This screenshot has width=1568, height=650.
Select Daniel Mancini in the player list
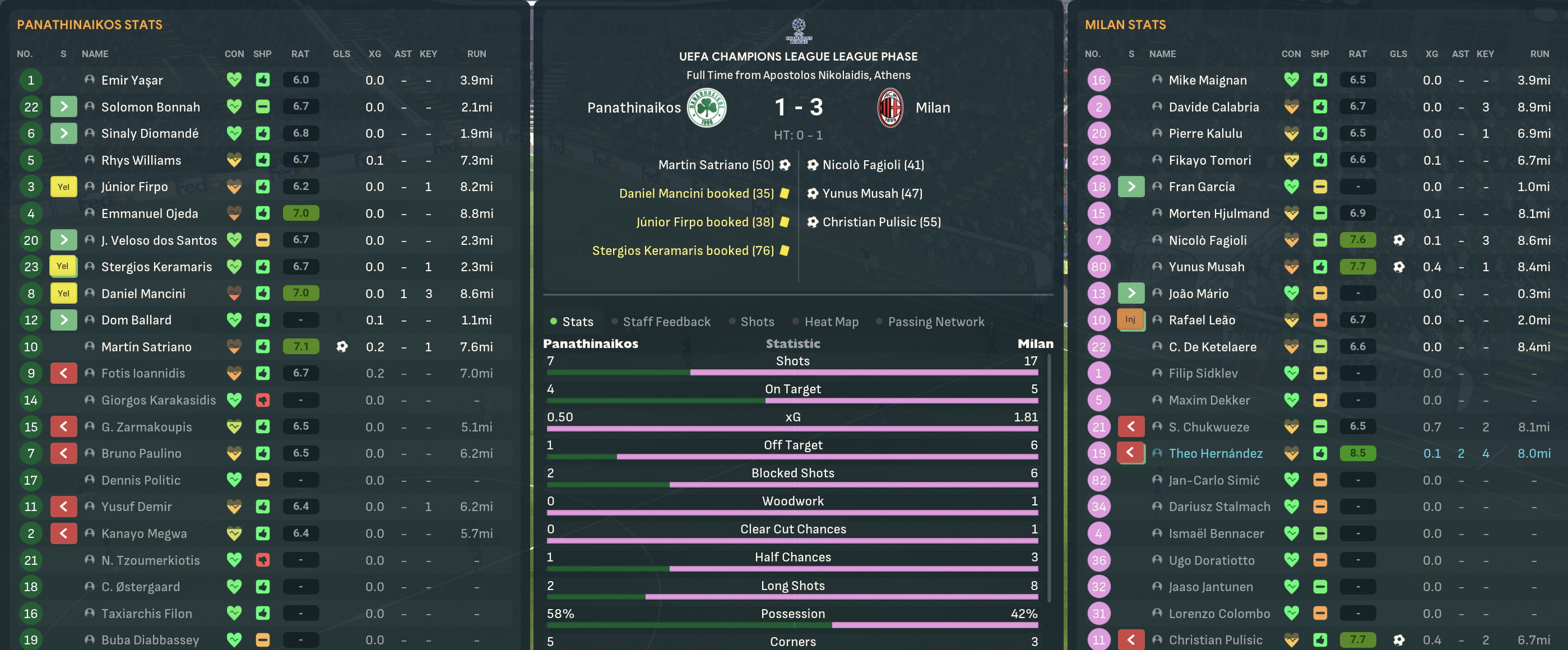tap(143, 294)
